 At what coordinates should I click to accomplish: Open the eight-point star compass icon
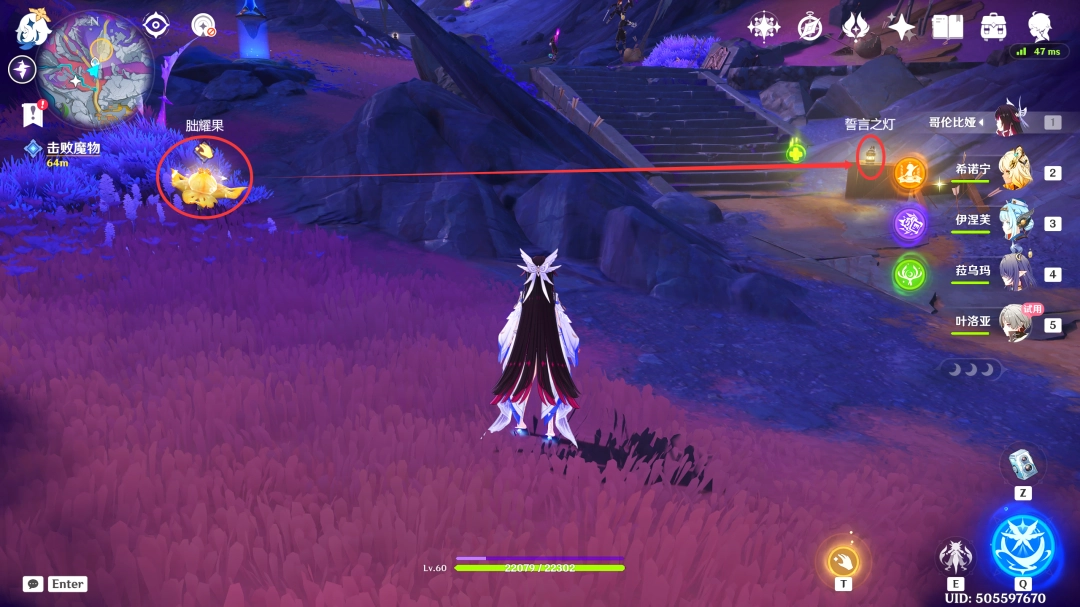764,27
